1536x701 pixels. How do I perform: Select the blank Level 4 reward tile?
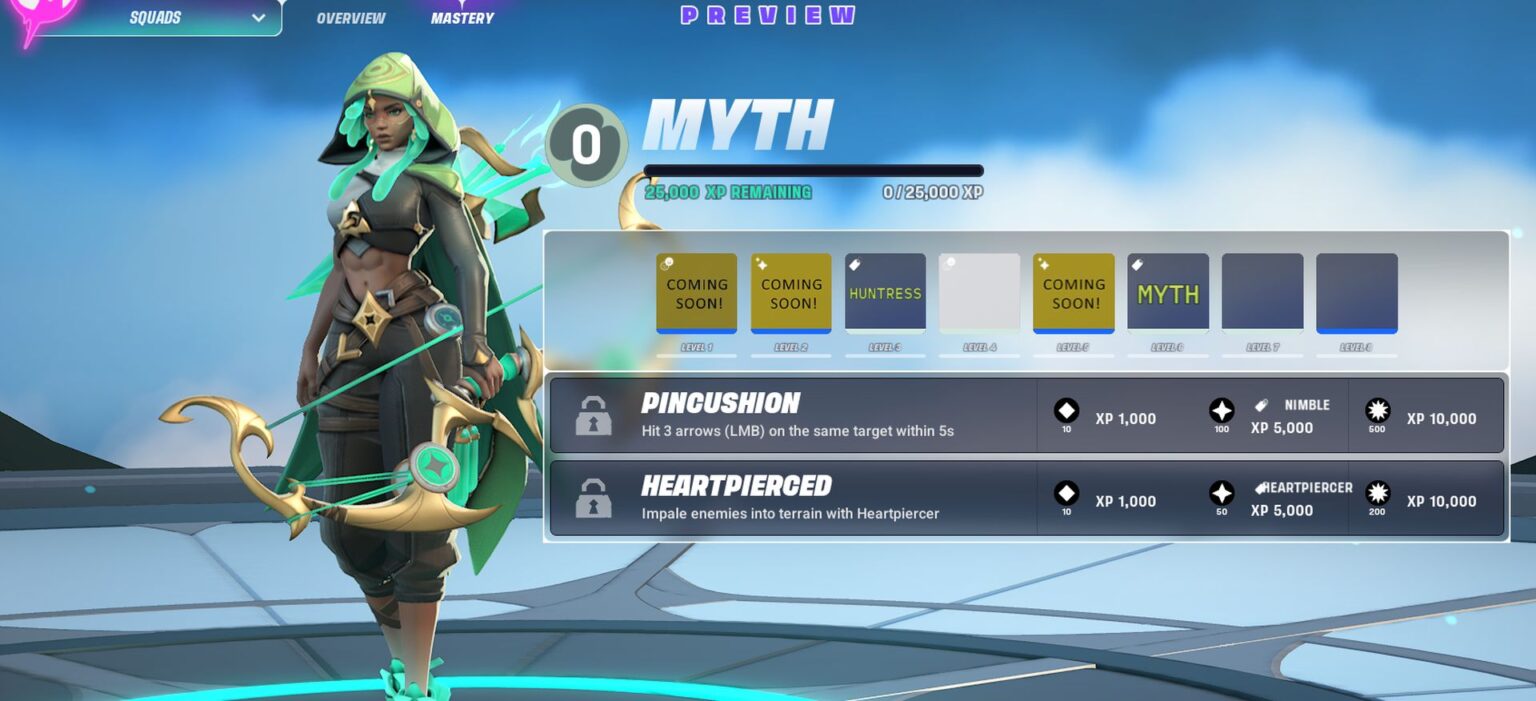(979, 293)
